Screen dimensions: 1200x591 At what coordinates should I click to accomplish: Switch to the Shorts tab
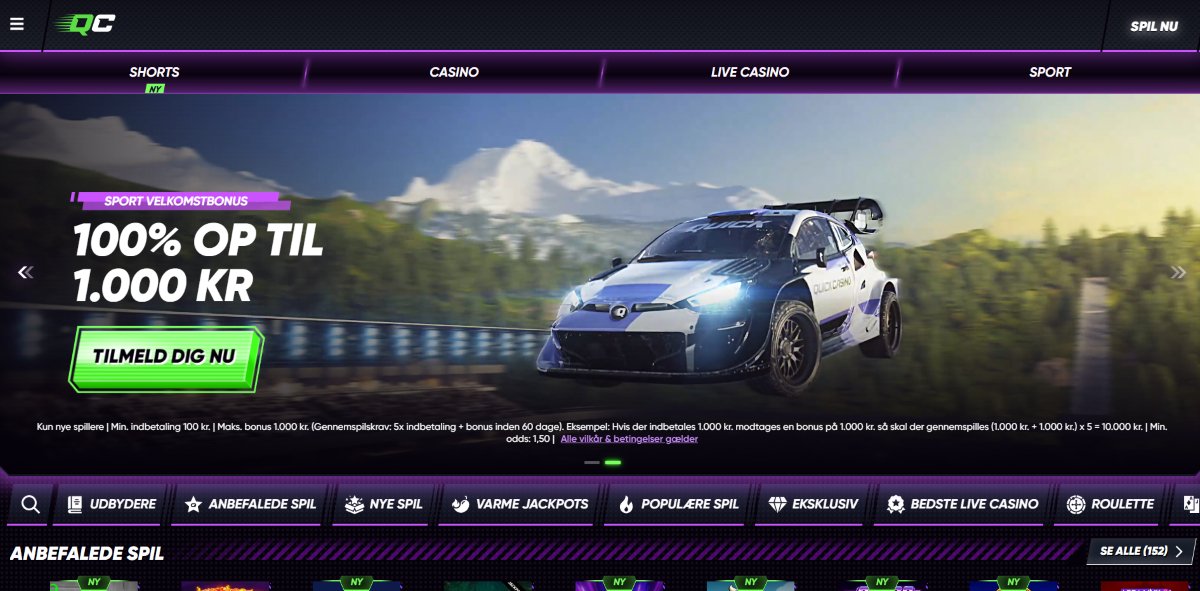154,72
